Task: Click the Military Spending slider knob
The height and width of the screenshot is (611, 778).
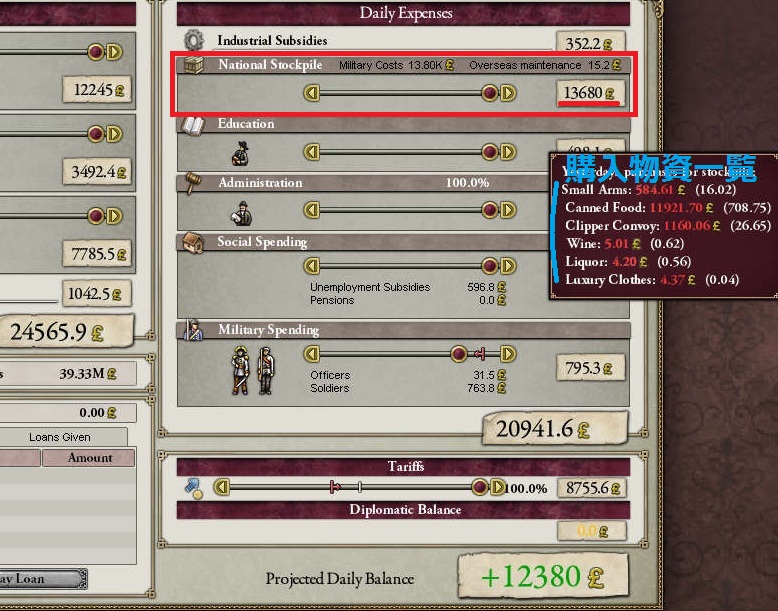Action: click(458, 354)
